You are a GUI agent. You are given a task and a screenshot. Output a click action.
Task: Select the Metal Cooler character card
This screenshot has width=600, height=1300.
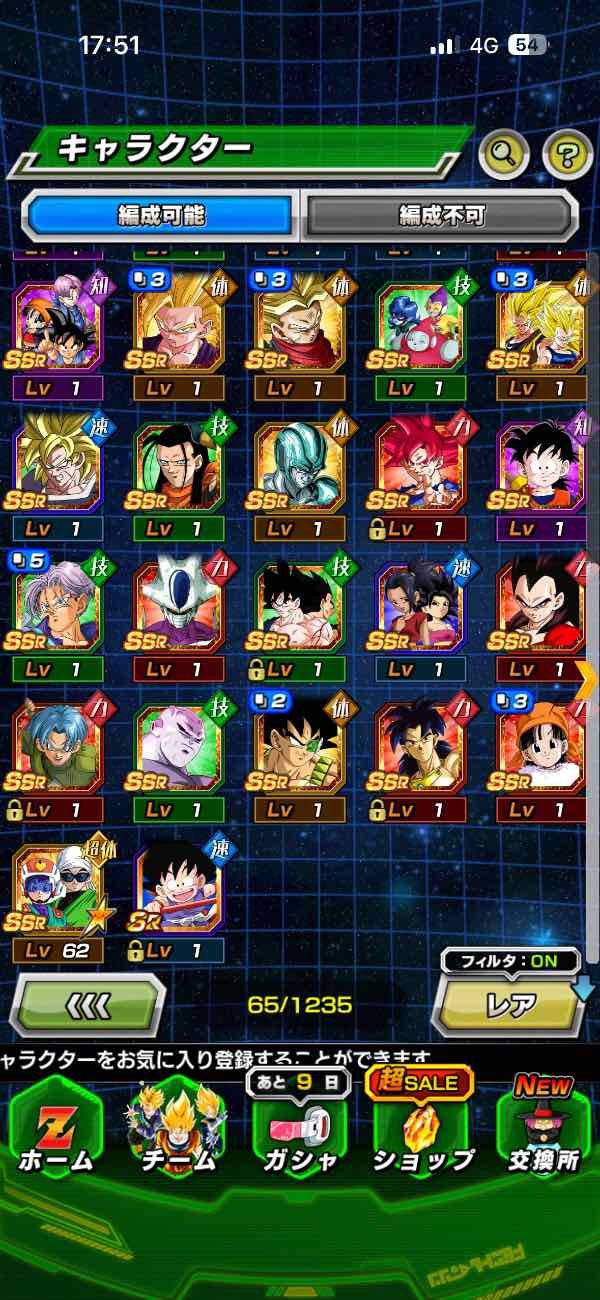(x=299, y=468)
